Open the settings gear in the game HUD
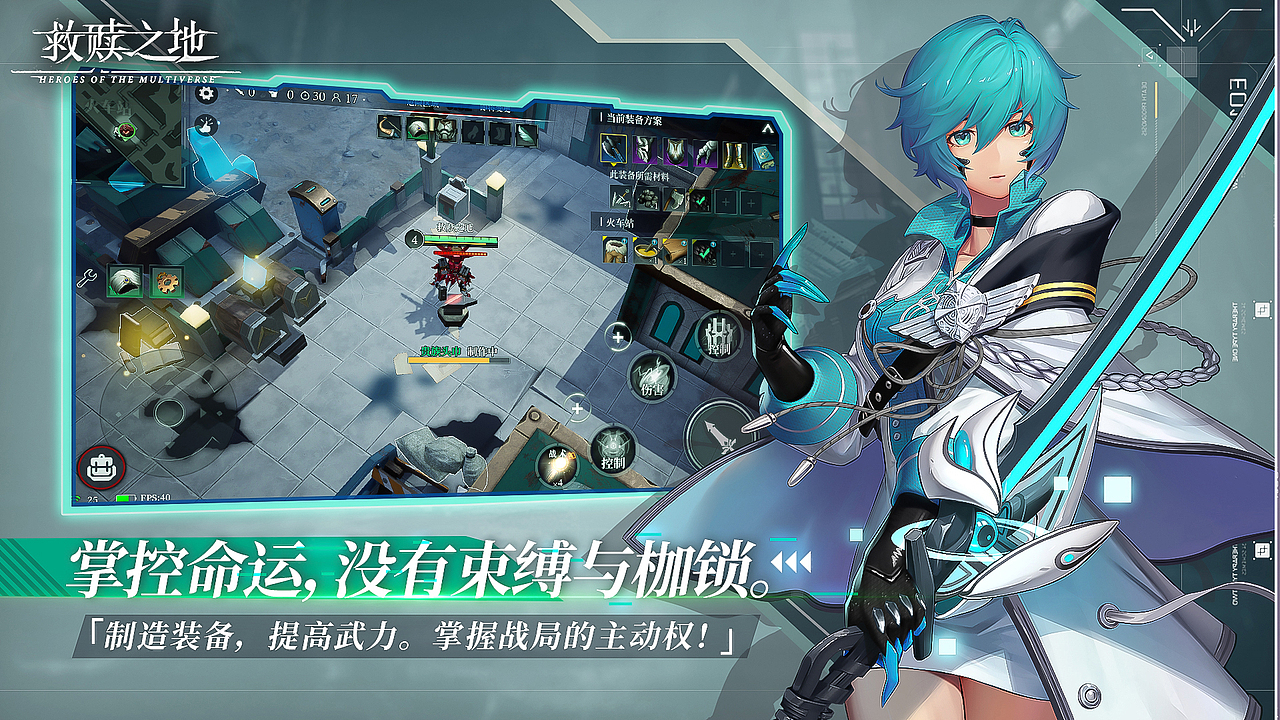Image resolution: width=1280 pixels, height=720 pixels. coord(204,93)
